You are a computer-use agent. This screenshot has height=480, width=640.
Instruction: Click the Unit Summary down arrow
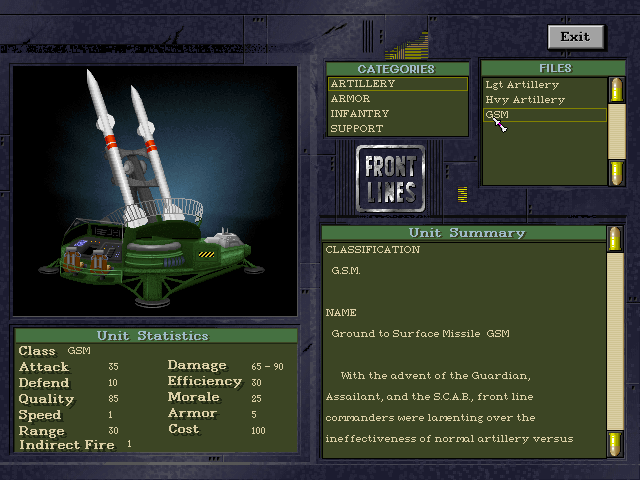(614, 443)
